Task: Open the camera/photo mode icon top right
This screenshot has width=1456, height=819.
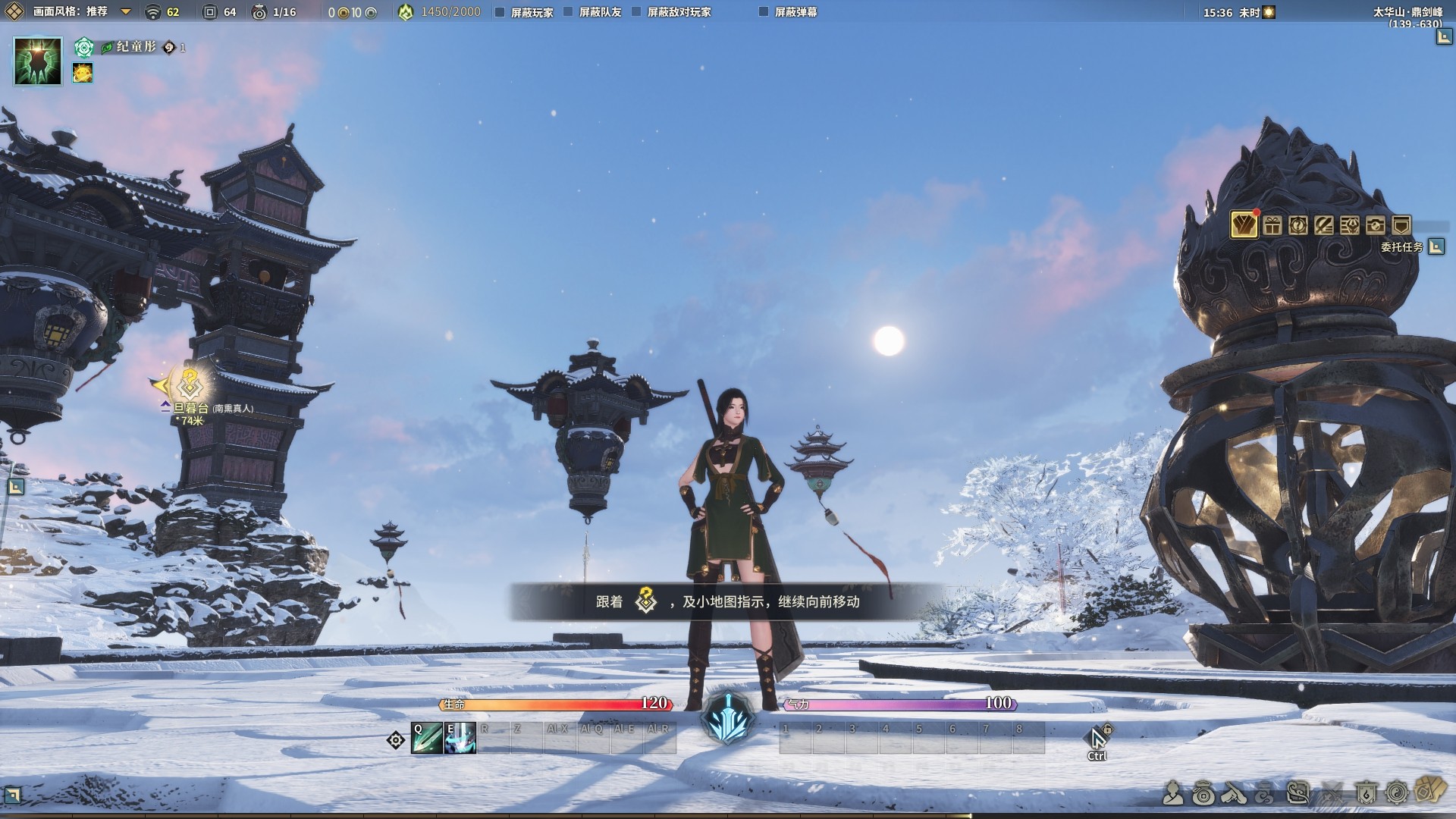Action: pyautogui.click(x=1375, y=224)
